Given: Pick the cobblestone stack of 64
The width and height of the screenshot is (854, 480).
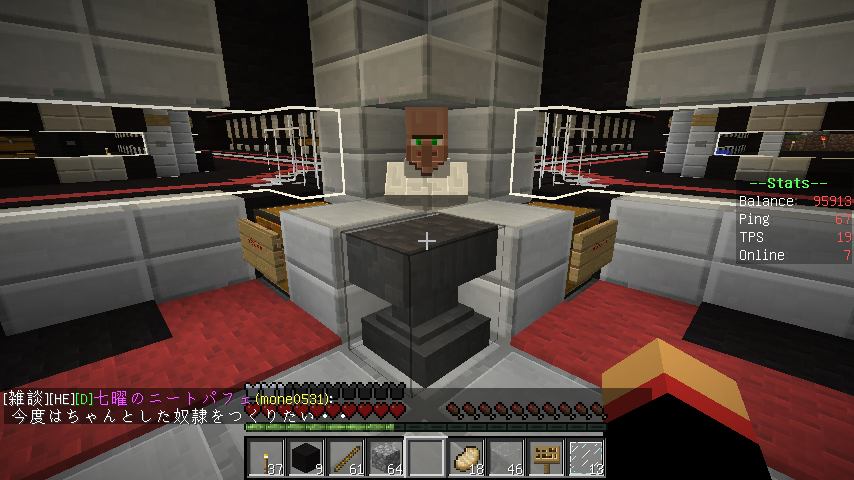Looking at the screenshot, I should tap(386, 458).
